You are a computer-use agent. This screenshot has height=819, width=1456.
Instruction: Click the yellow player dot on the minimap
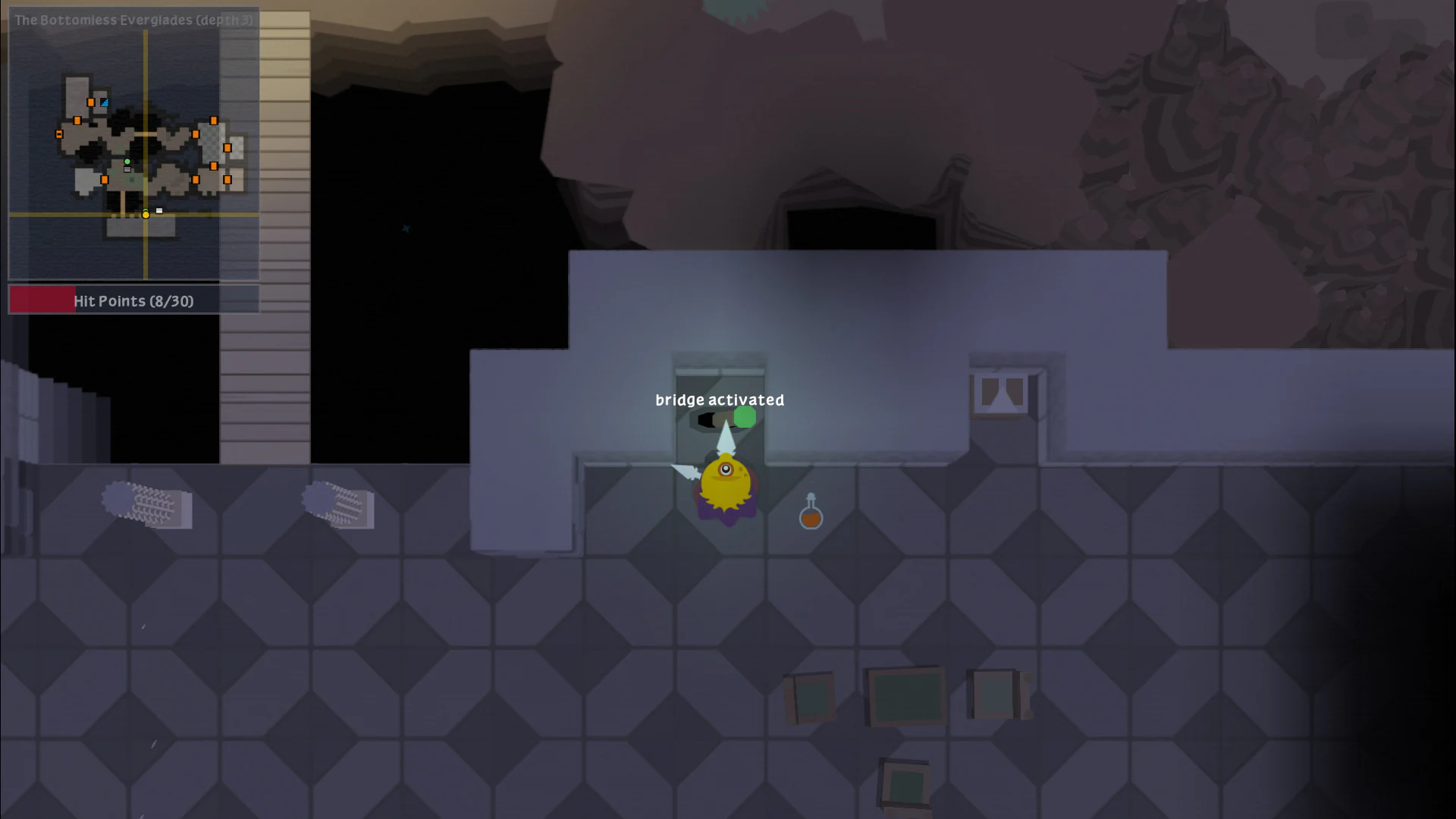(x=145, y=215)
